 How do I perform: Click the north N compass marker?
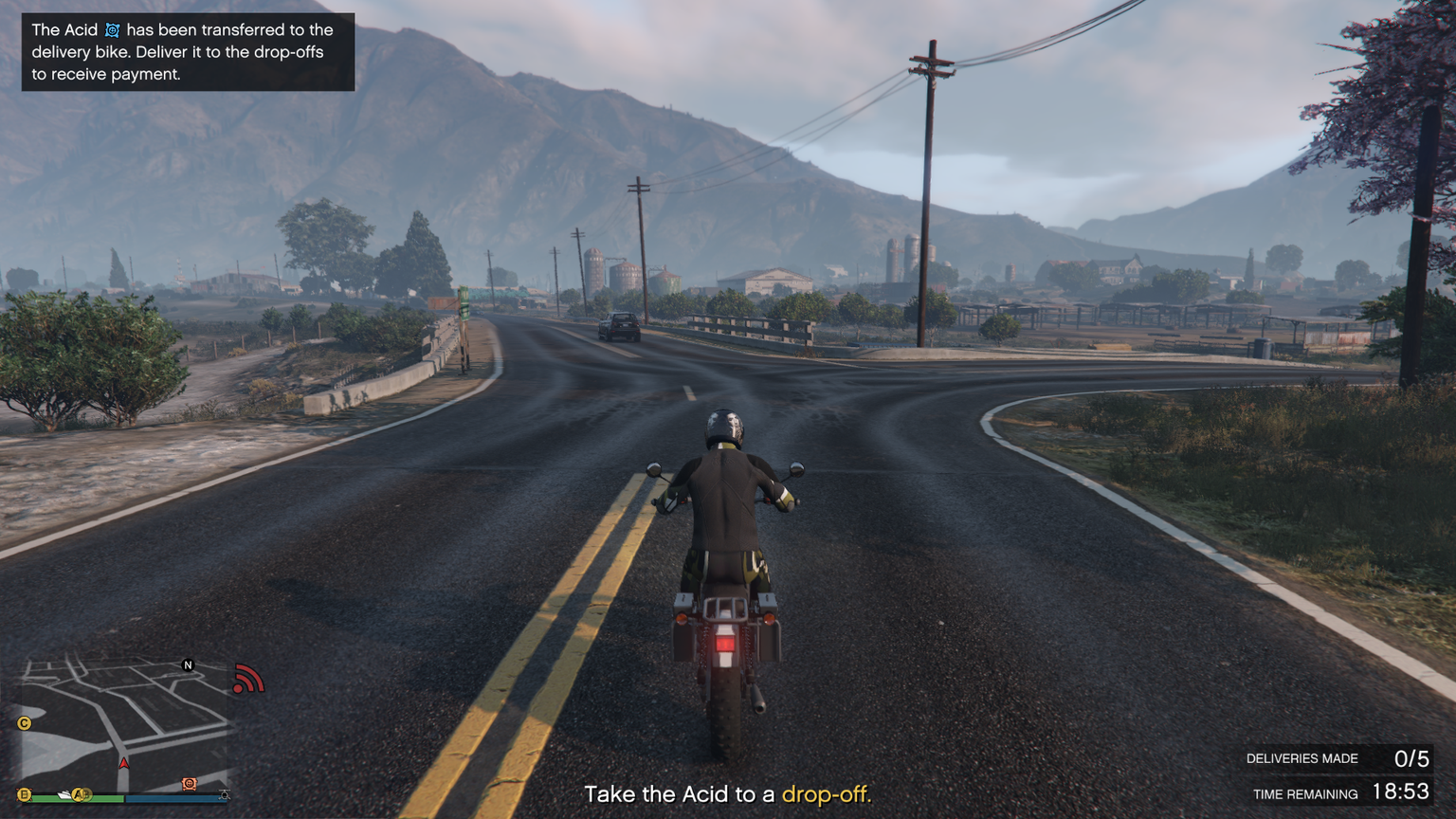click(188, 665)
